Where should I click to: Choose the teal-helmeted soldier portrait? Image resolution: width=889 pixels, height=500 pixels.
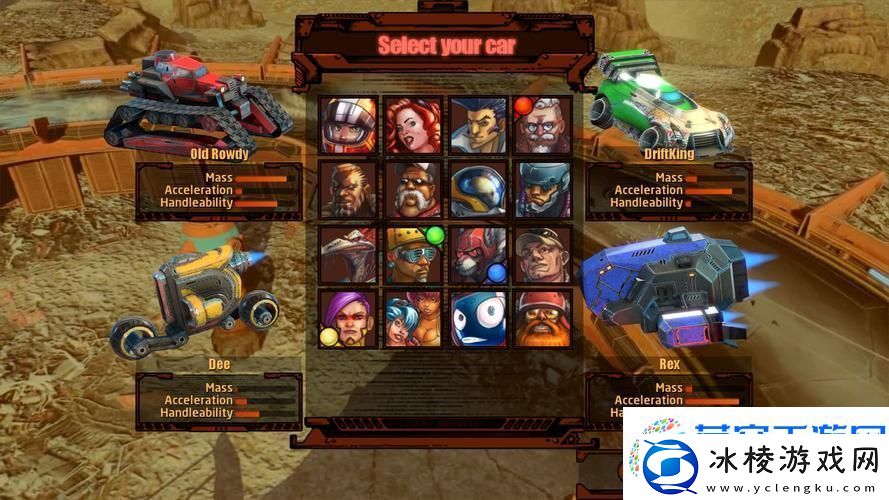tap(543, 189)
